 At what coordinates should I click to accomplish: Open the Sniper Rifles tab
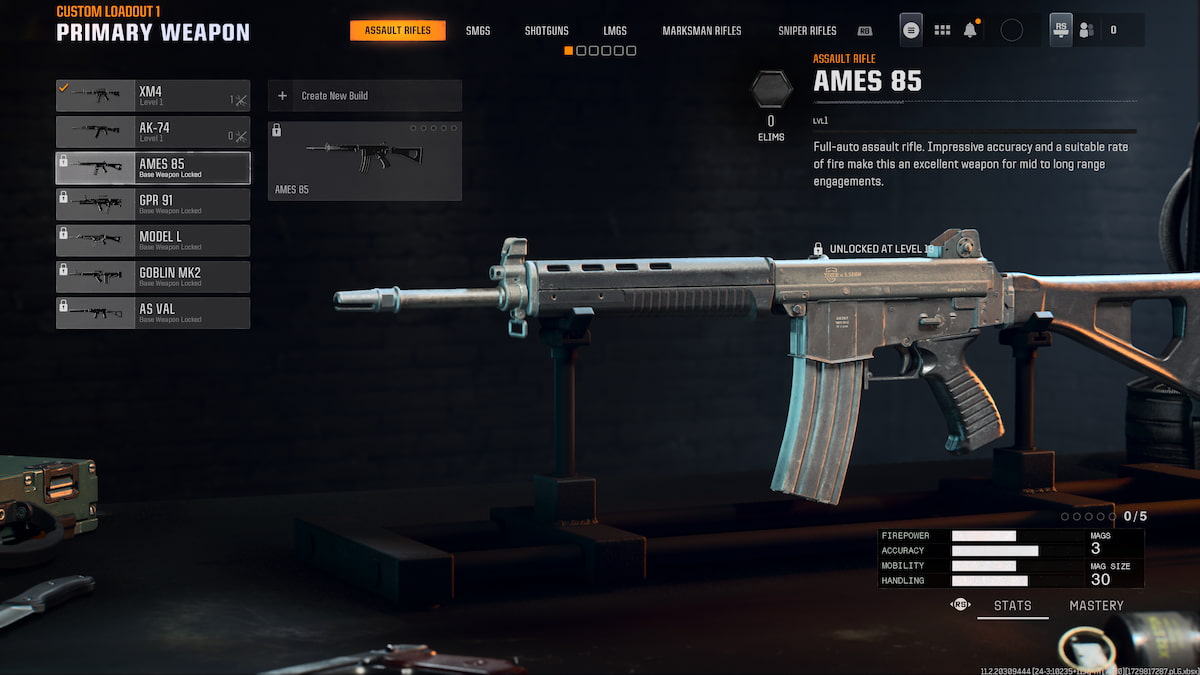click(807, 31)
